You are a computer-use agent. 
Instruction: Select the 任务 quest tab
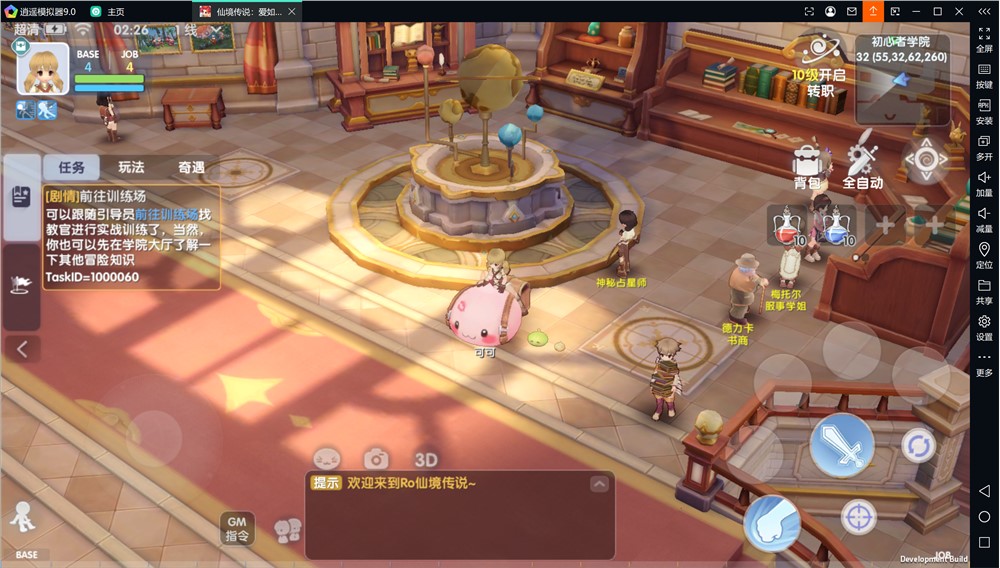pyautogui.click(x=72, y=167)
